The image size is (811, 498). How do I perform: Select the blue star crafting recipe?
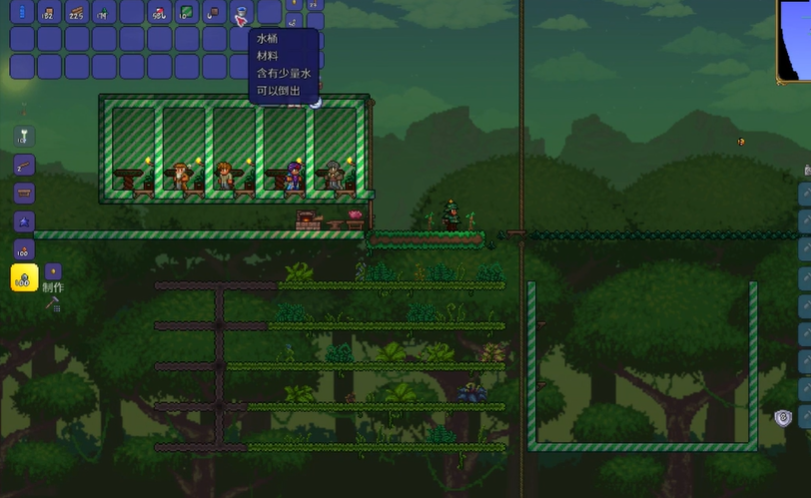point(24,221)
